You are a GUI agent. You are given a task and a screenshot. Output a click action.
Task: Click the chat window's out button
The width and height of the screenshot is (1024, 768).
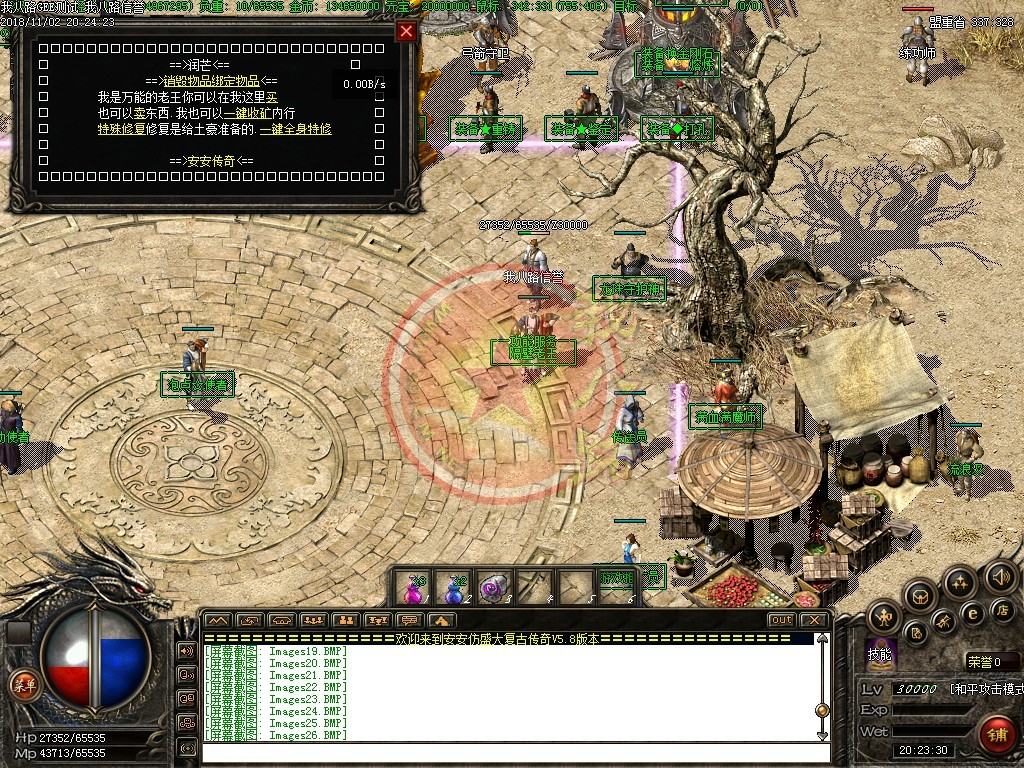tap(782, 620)
